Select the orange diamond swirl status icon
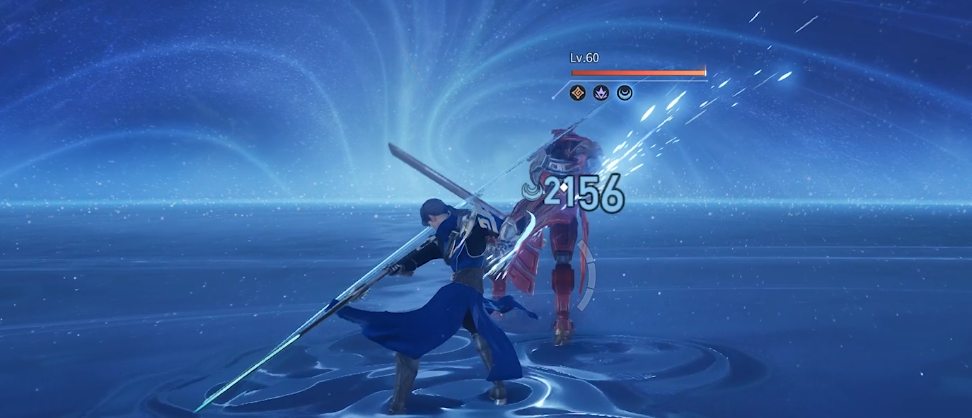972x418 pixels. (577, 93)
